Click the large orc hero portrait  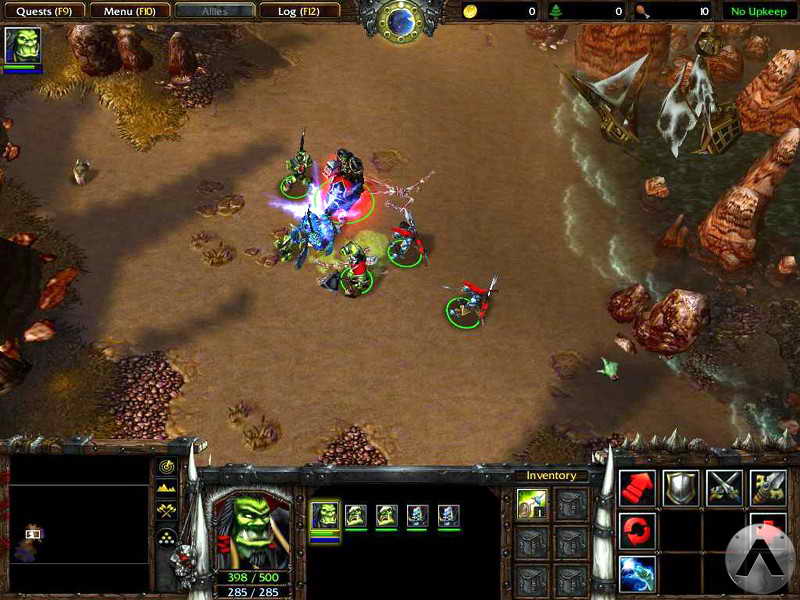(x=251, y=526)
